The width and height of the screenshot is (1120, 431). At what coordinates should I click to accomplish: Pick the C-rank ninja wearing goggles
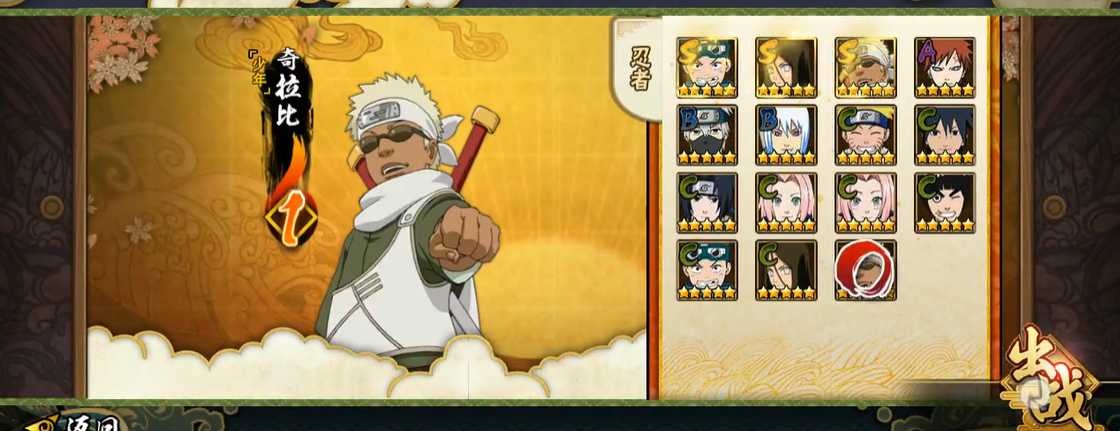[x=707, y=270]
